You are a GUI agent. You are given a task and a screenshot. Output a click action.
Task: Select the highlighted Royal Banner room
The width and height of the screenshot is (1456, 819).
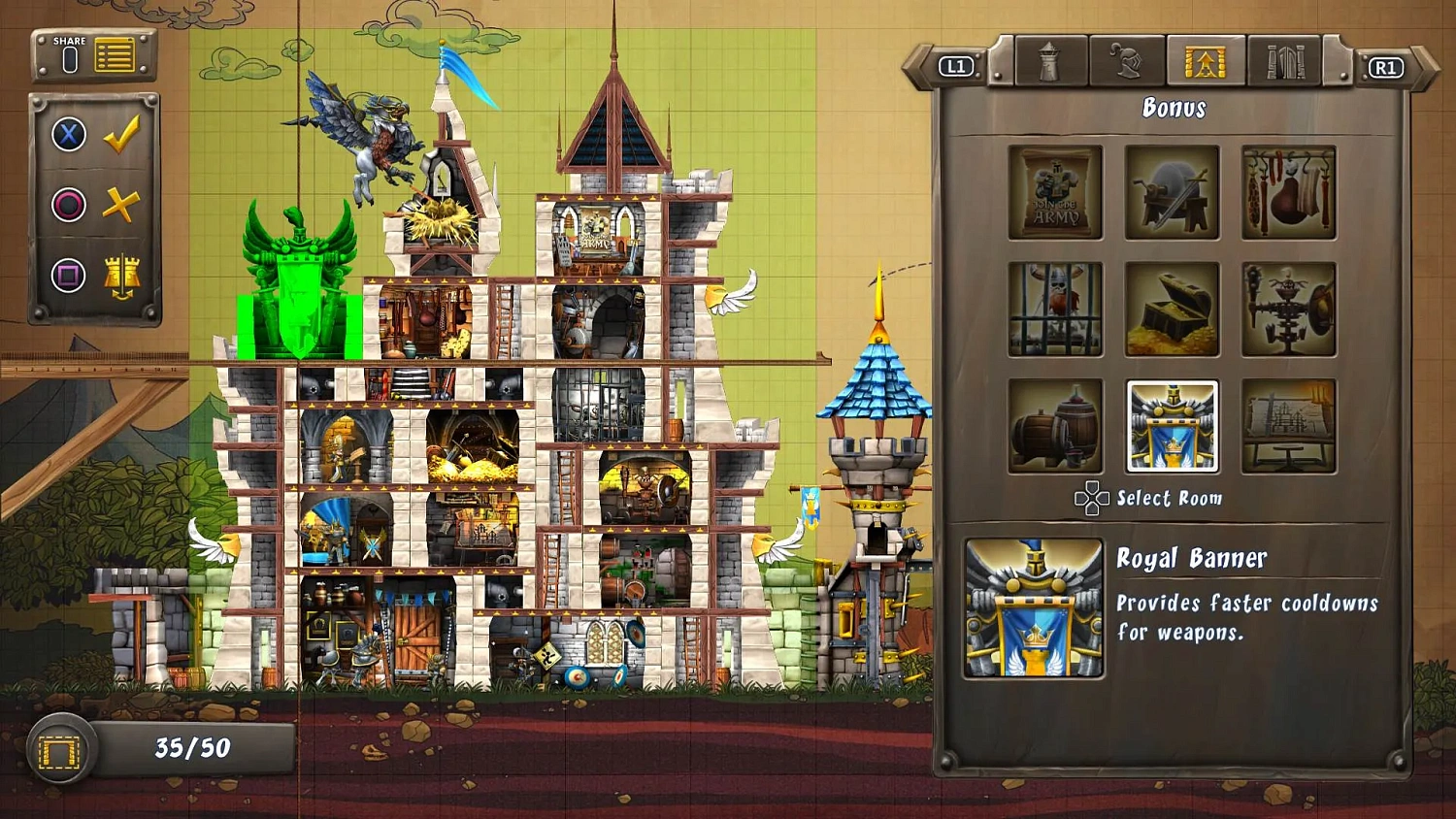pyautogui.click(x=1172, y=426)
